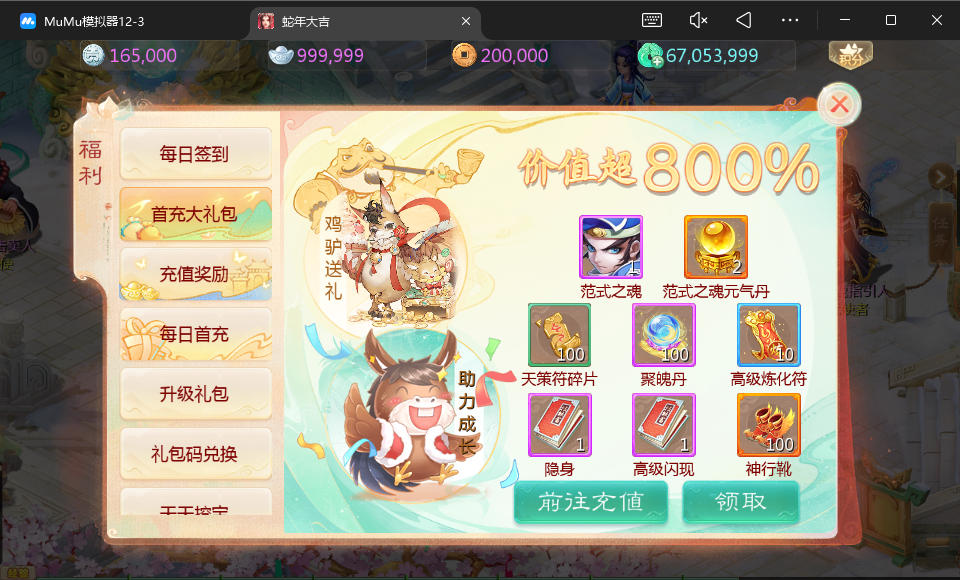
Task: Tap the 天策符碎片 reward icon
Action: pyautogui.click(x=559, y=335)
